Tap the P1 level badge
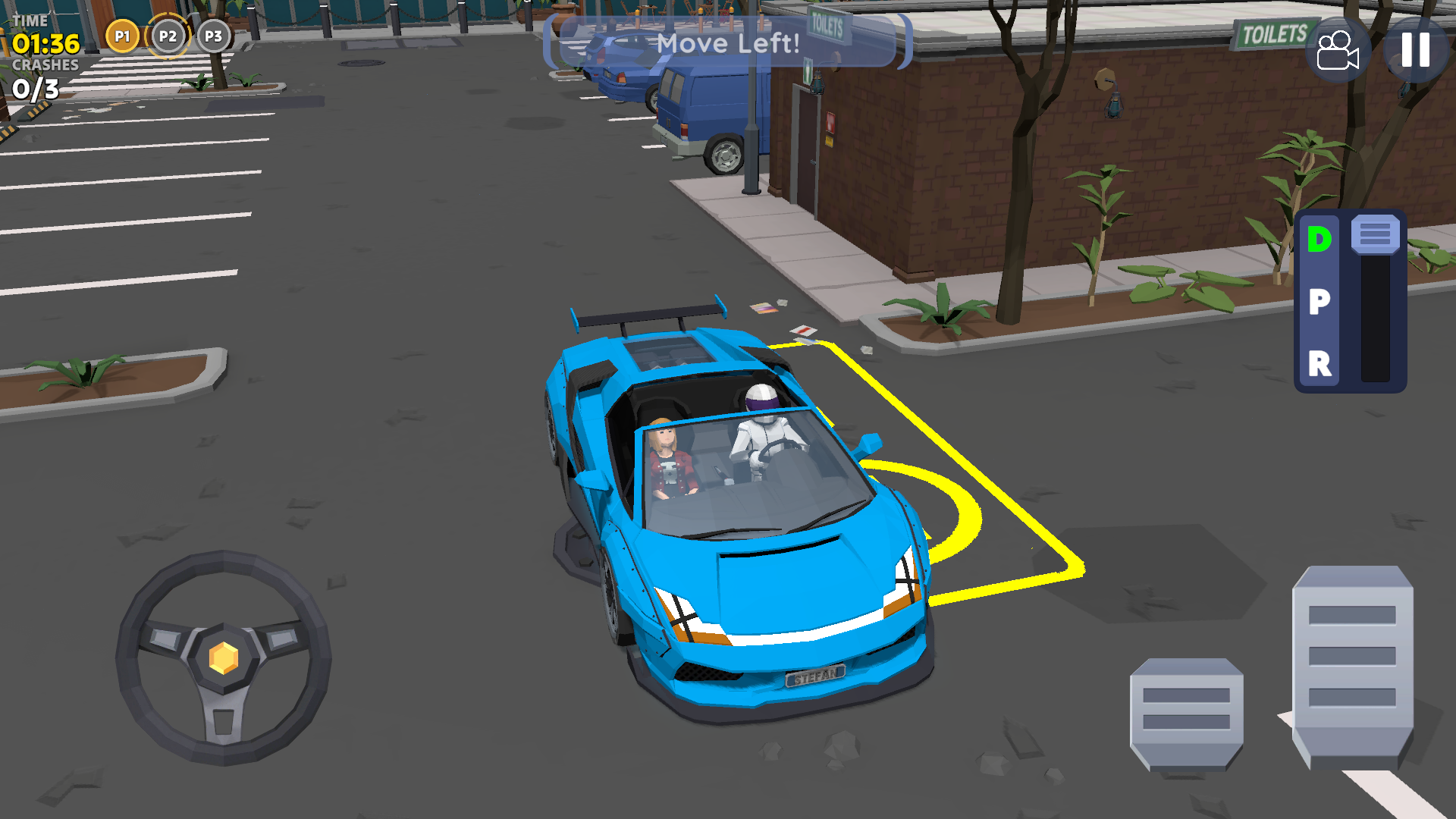 click(x=123, y=35)
